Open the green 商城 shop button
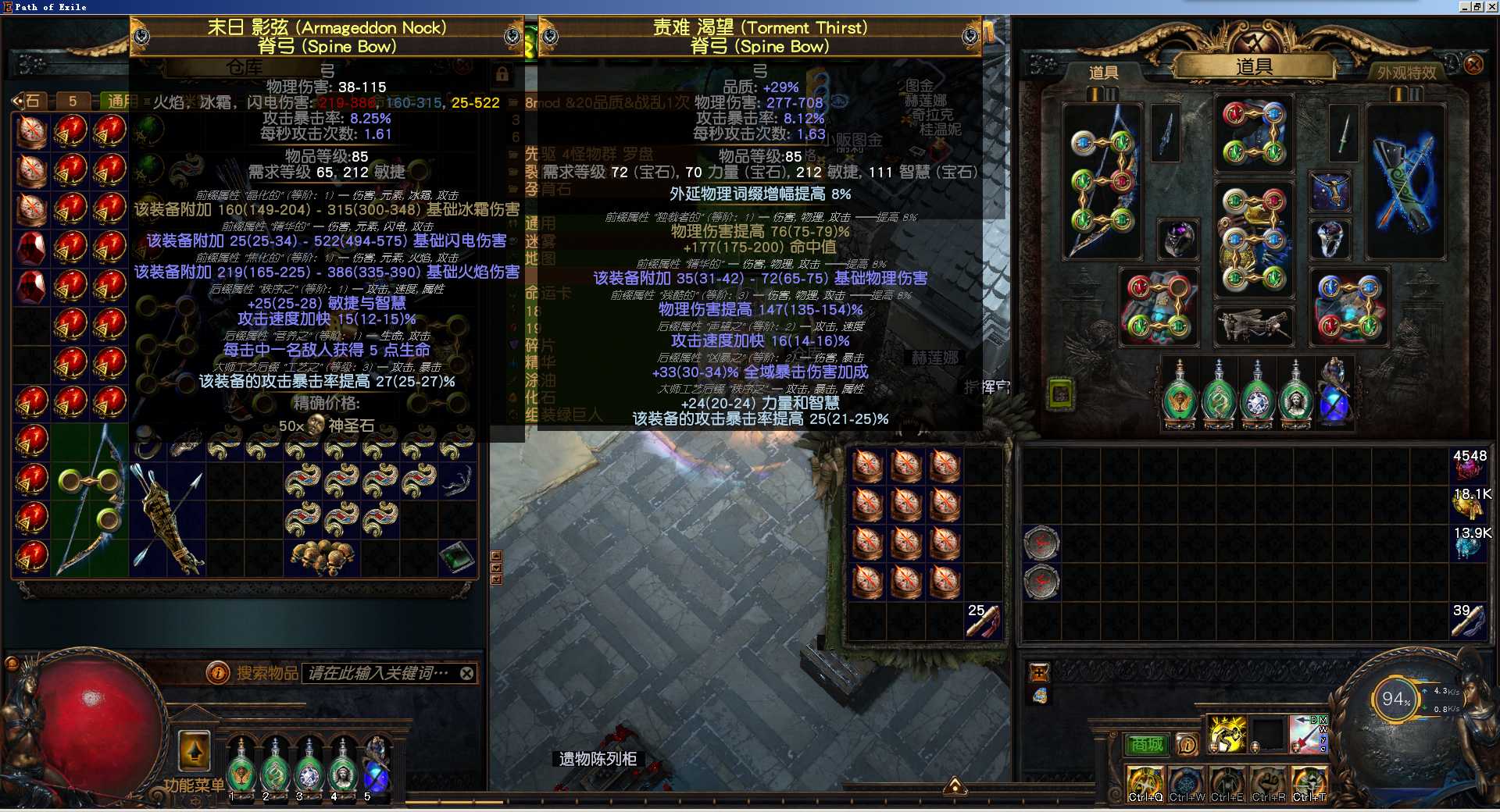The width and height of the screenshot is (1500, 812). point(1147,745)
